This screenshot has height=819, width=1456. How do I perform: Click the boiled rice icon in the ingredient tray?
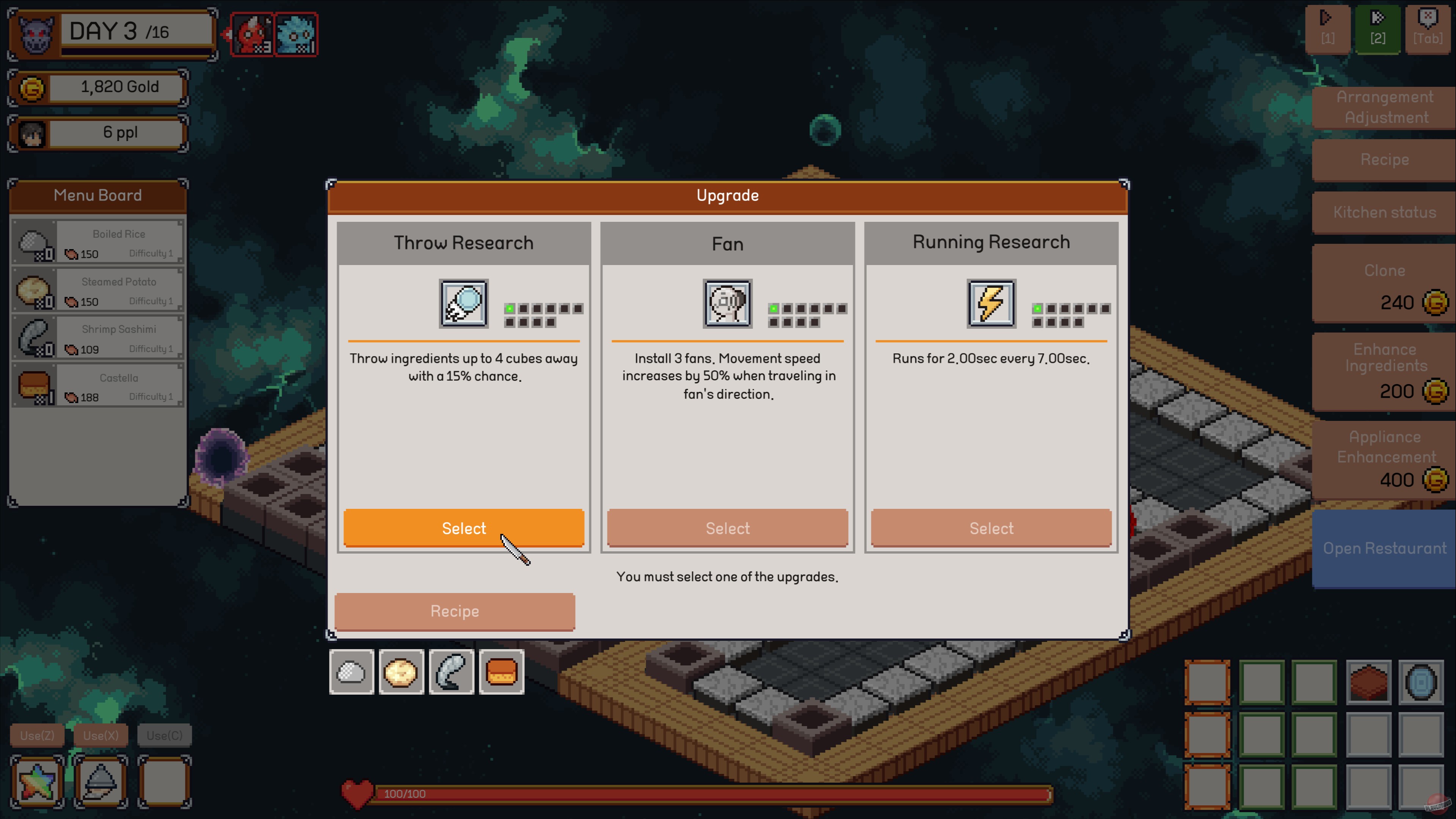352,672
